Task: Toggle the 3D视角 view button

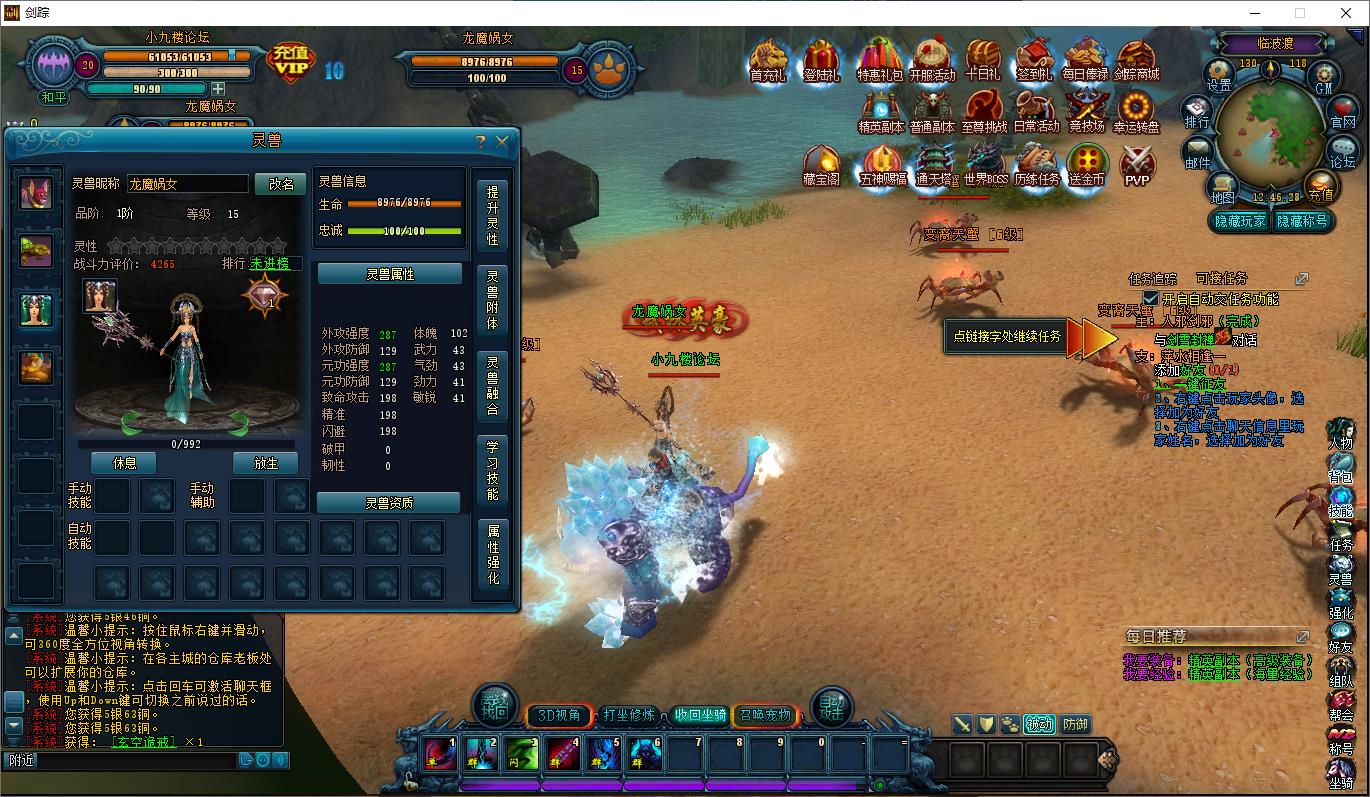Action: coord(559,715)
